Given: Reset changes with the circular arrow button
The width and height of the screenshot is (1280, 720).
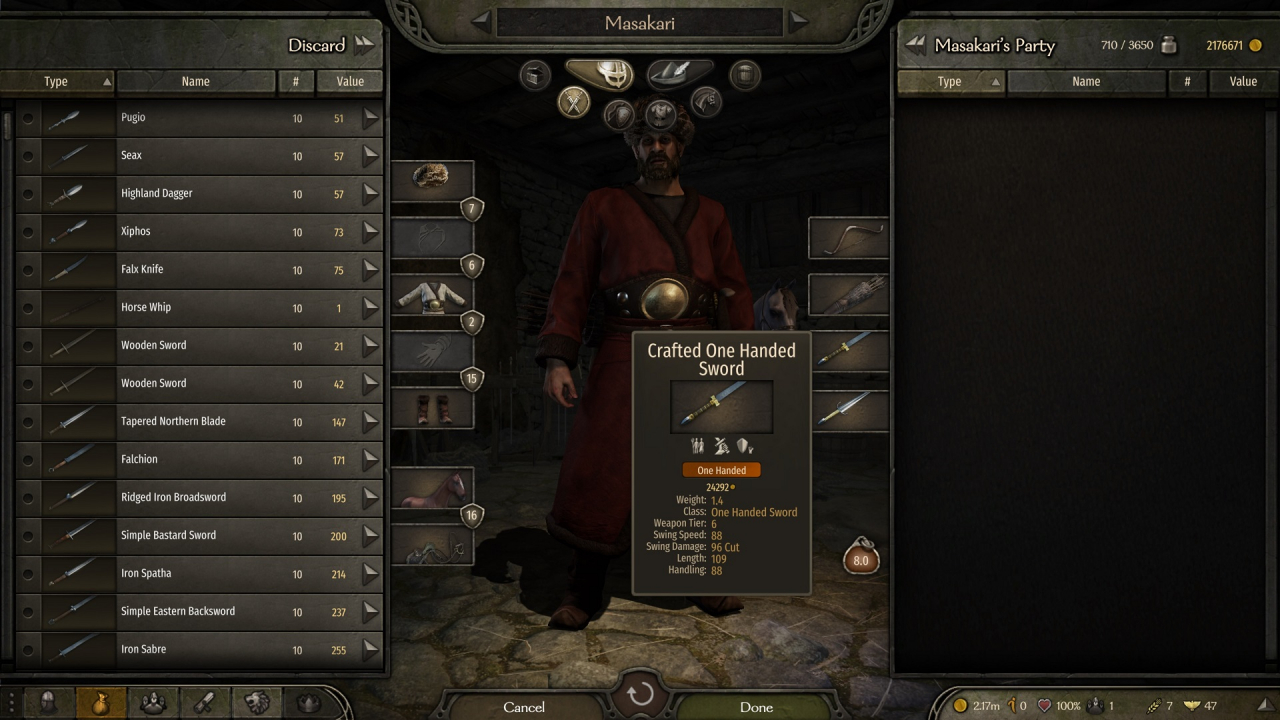Looking at the screenshot, I should pyautogui.click(x=640, y=694).
